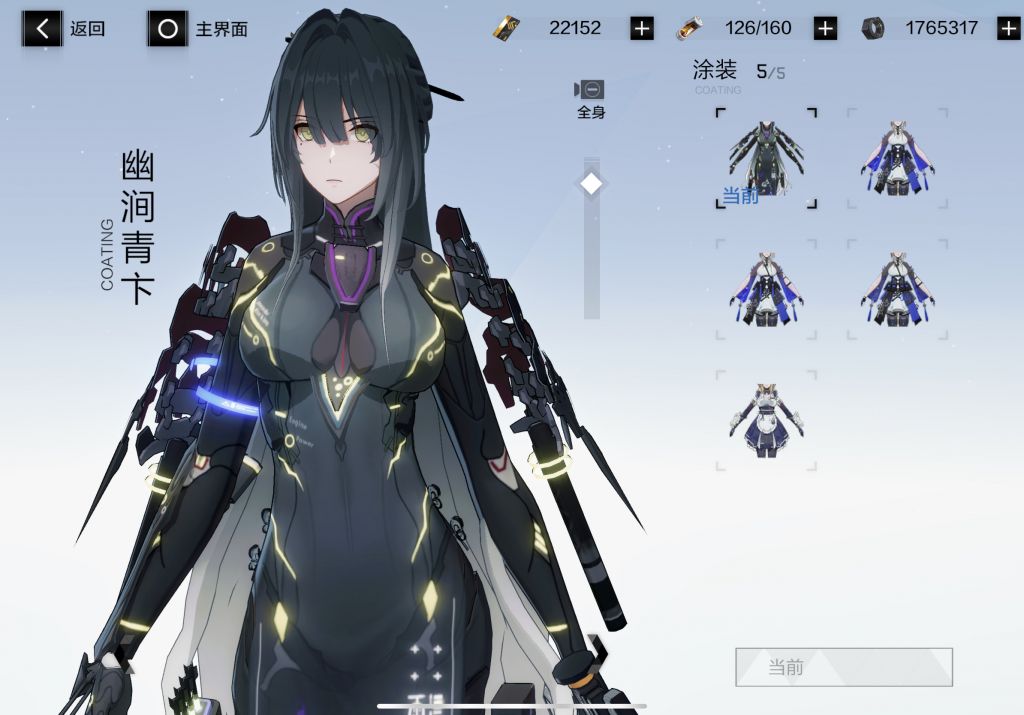Click the 当前 button at the bottom

[x=843, y=667]
